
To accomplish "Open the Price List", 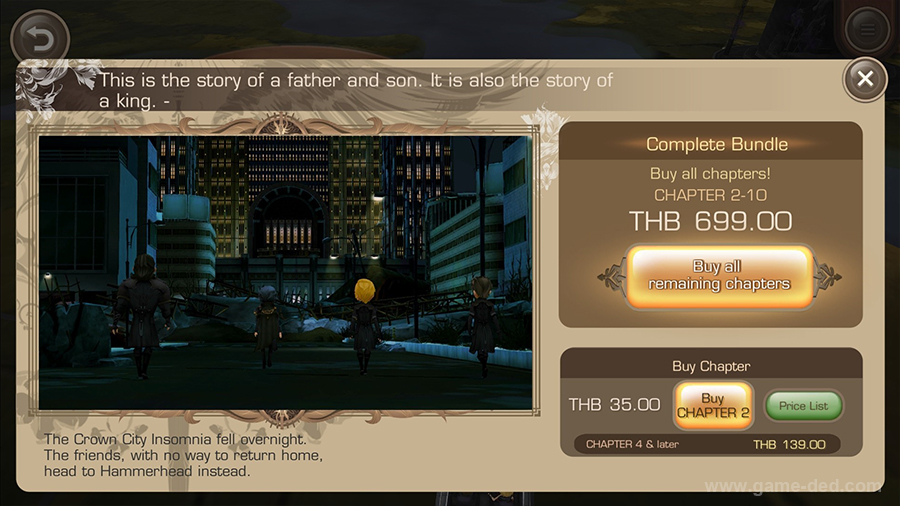I will (804, 406).
